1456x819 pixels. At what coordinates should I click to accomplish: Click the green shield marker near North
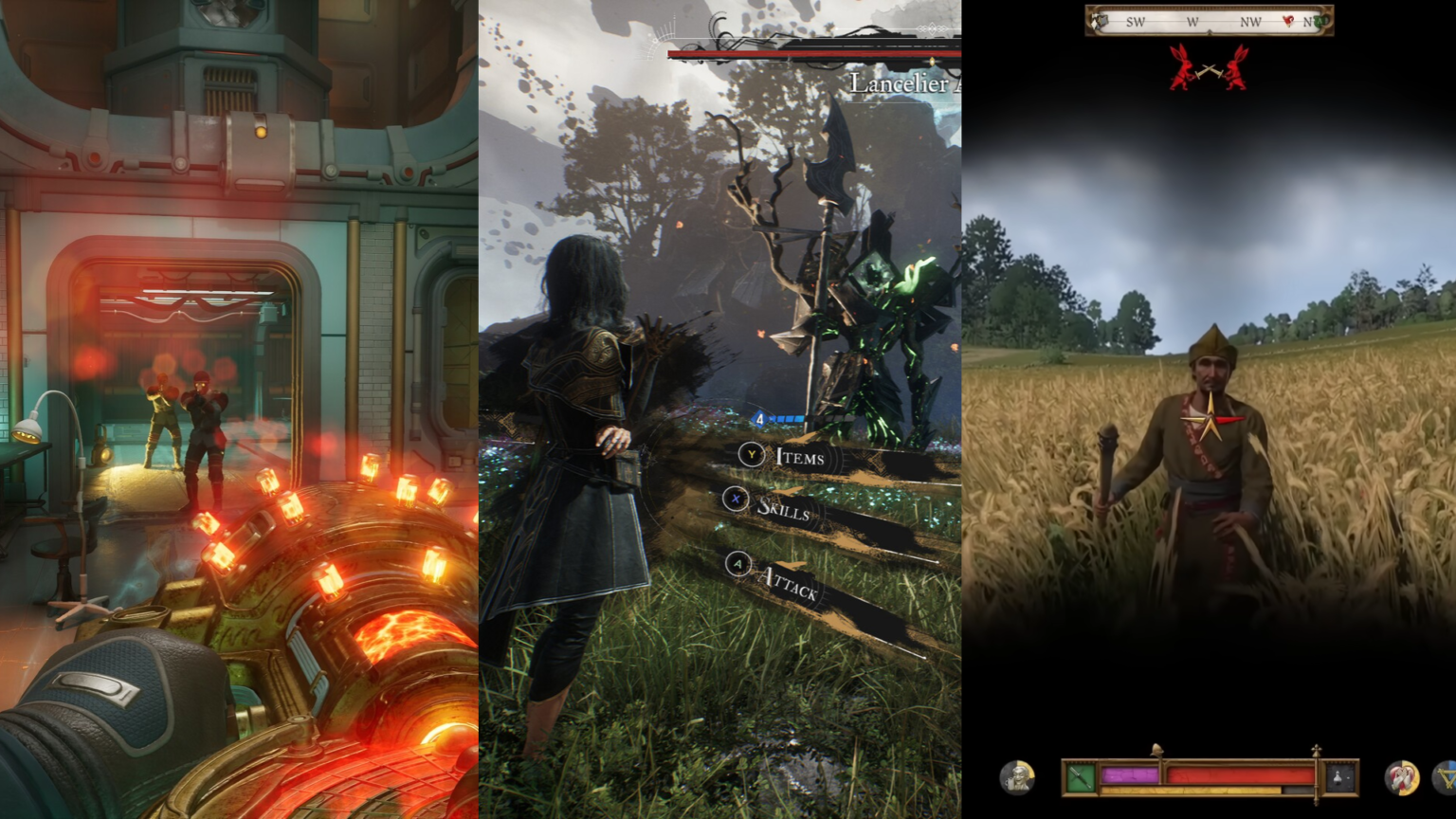click(1320, 20)
